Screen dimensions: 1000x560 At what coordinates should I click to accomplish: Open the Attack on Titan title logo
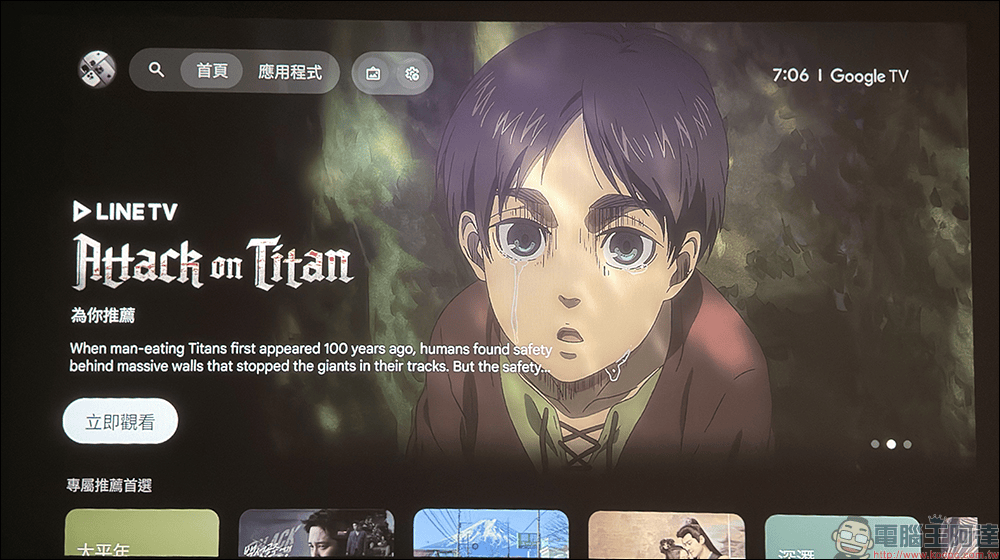pyautogui.click(x=211, y=264)
